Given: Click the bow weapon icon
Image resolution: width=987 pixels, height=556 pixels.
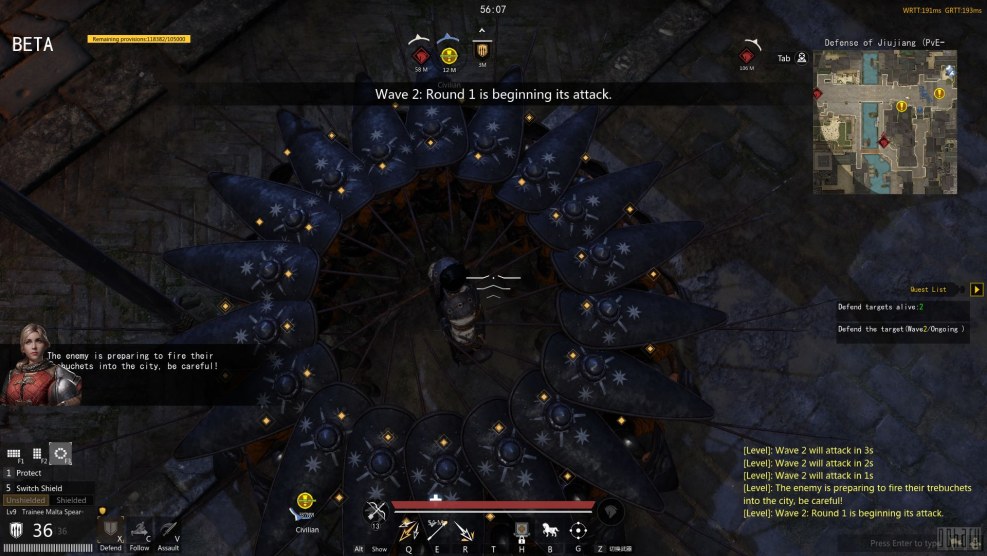Looking at the screenshot, I should click(376, 511).
